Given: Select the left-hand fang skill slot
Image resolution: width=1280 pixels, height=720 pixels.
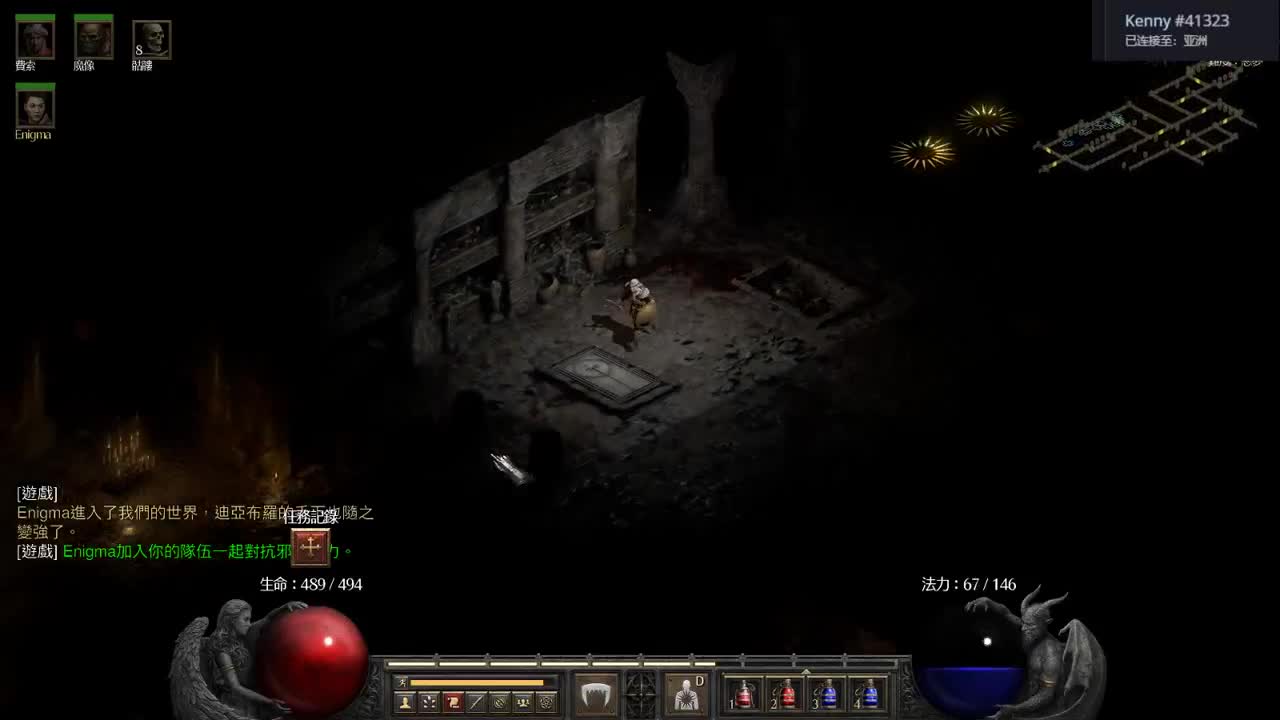Looking at the screenshot, I should 596,692.
